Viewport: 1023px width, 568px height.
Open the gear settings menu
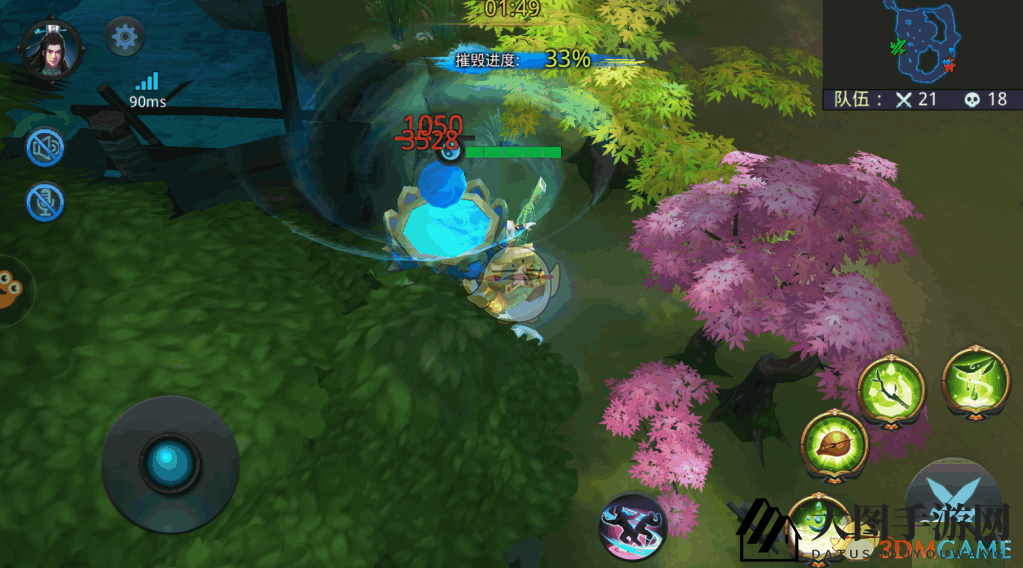125,38
